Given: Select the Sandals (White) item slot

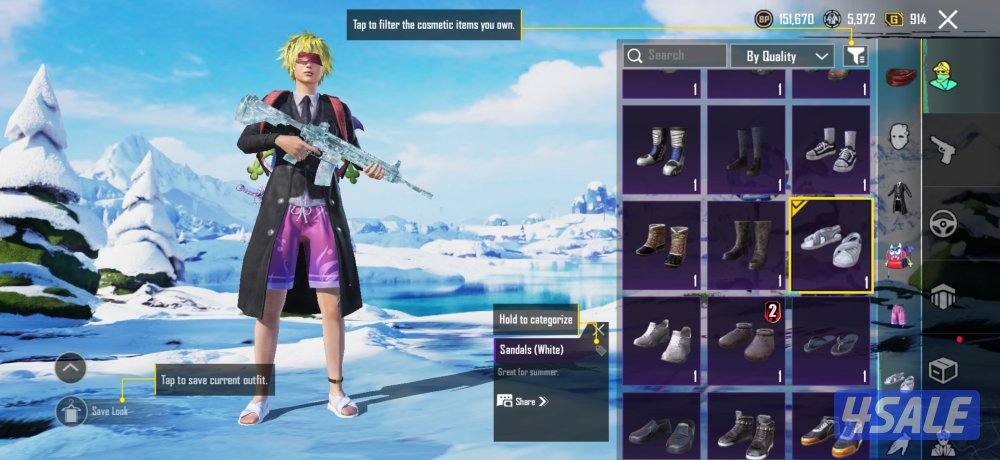Looking at the screenshot, I should click(x=830, y=243).
